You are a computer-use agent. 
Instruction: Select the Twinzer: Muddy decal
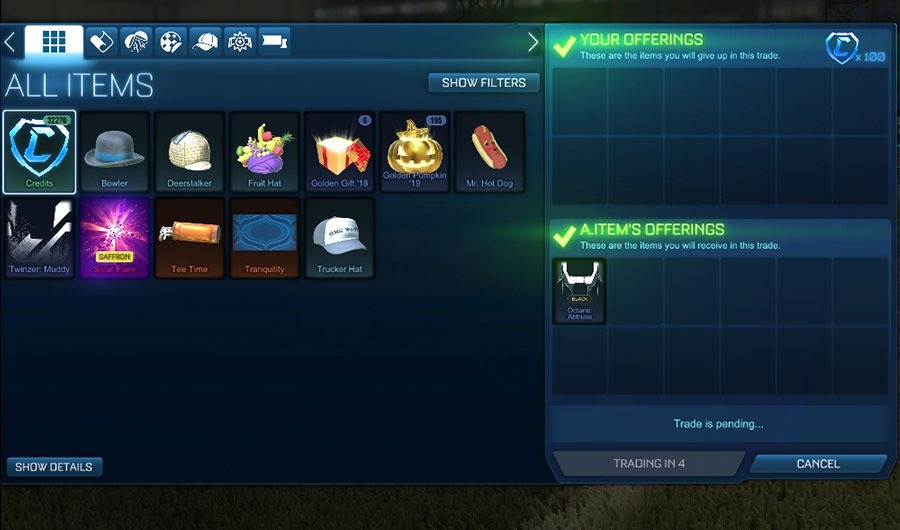(x=39, y=238)
